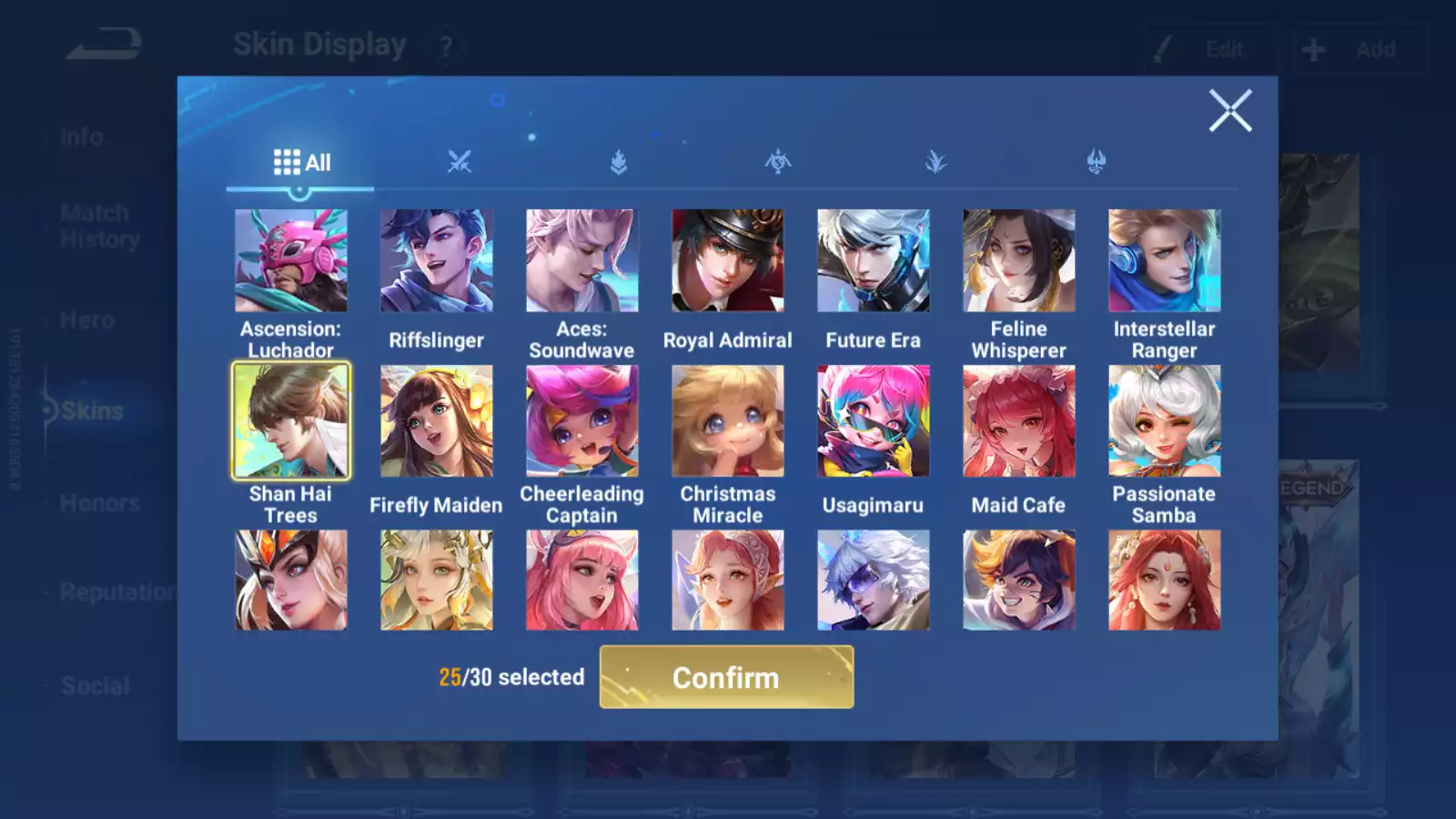Pick the Interstellar Ranger skin
1456x819 pixels.
(1164, 261)
